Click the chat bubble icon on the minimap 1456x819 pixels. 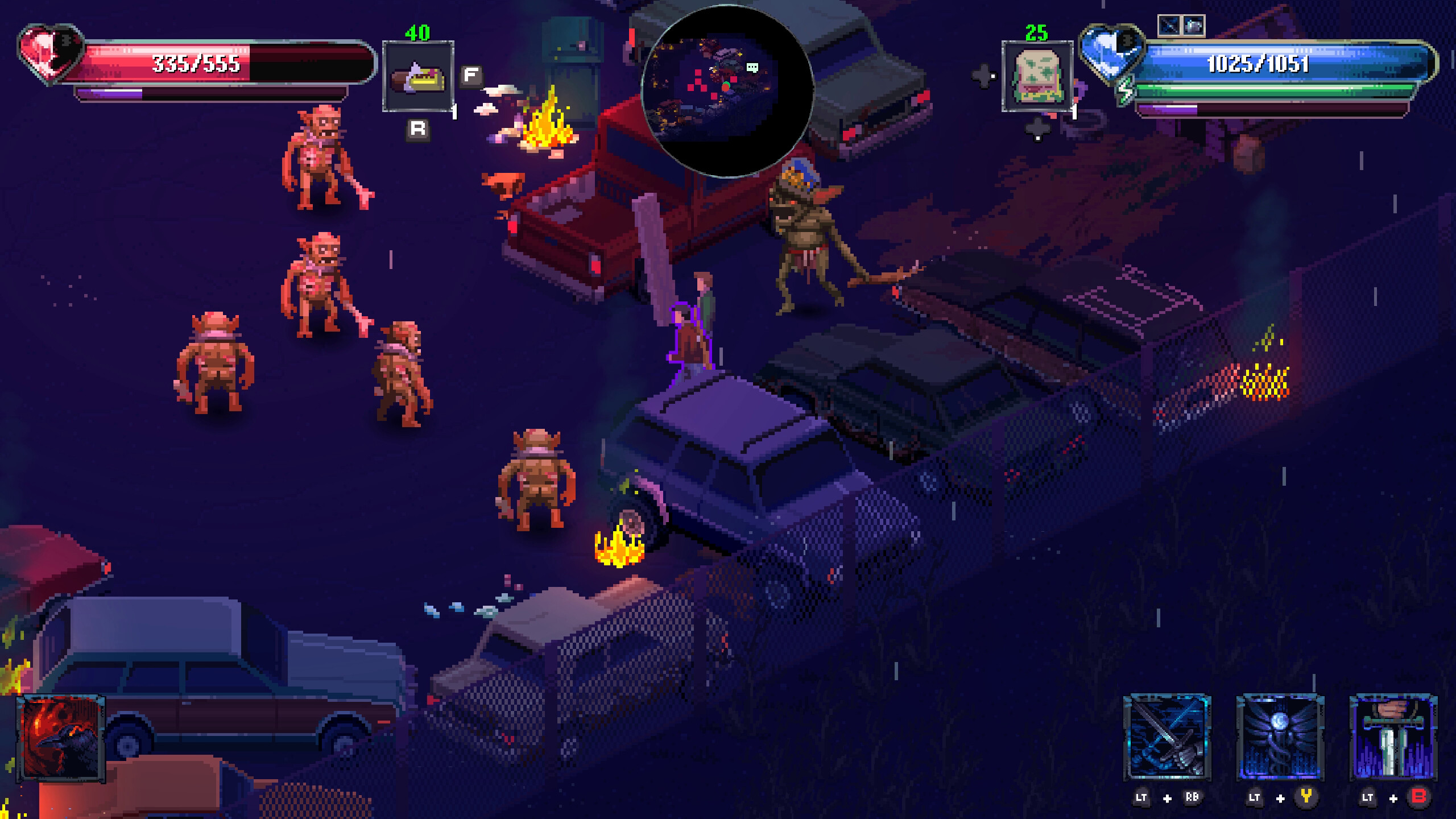point(754,68)
